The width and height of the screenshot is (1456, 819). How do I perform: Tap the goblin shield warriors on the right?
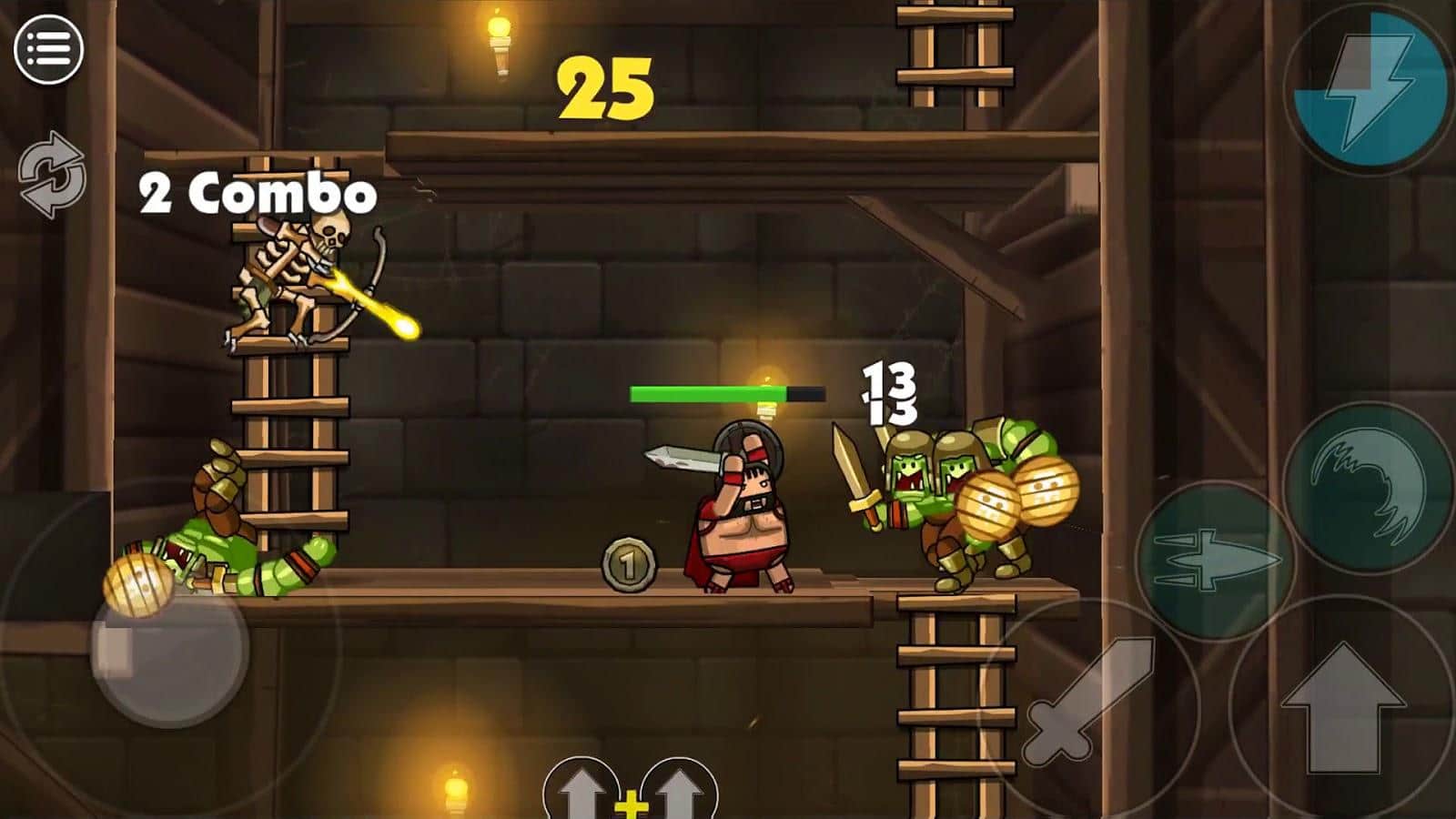(x=965, y=500)
